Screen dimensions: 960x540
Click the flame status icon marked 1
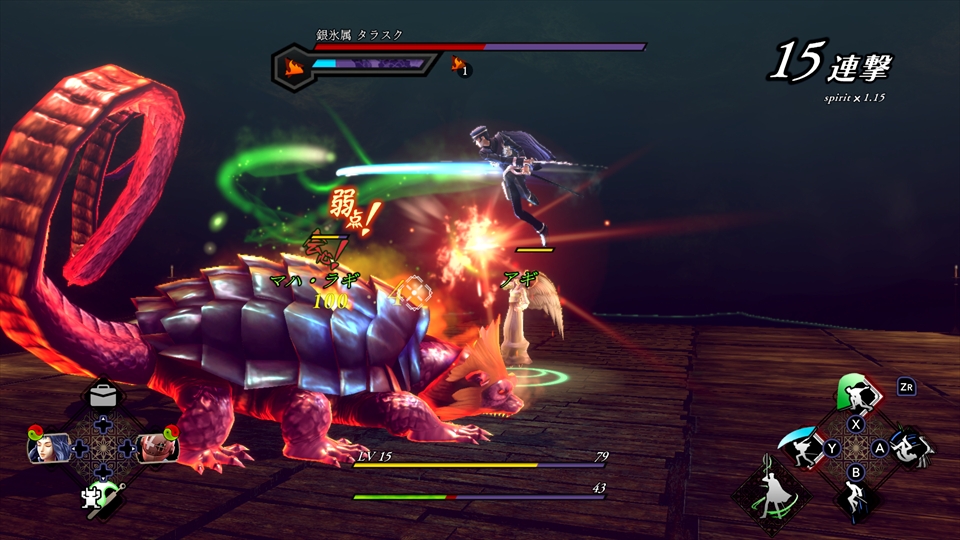[461, 67]
